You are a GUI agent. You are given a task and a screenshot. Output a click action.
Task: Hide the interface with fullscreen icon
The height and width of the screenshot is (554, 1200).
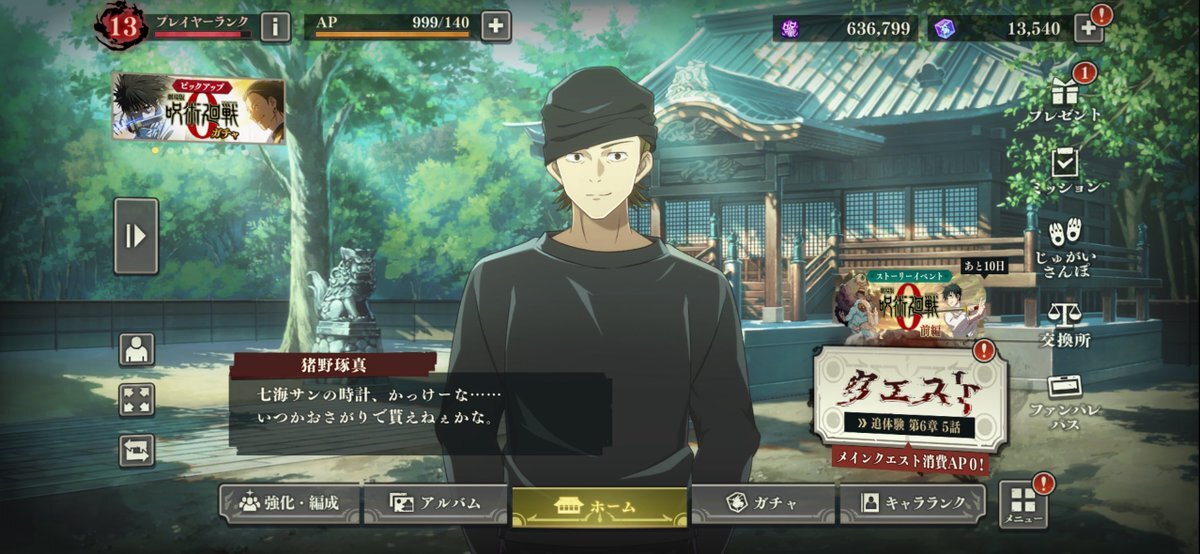[137, 399]
